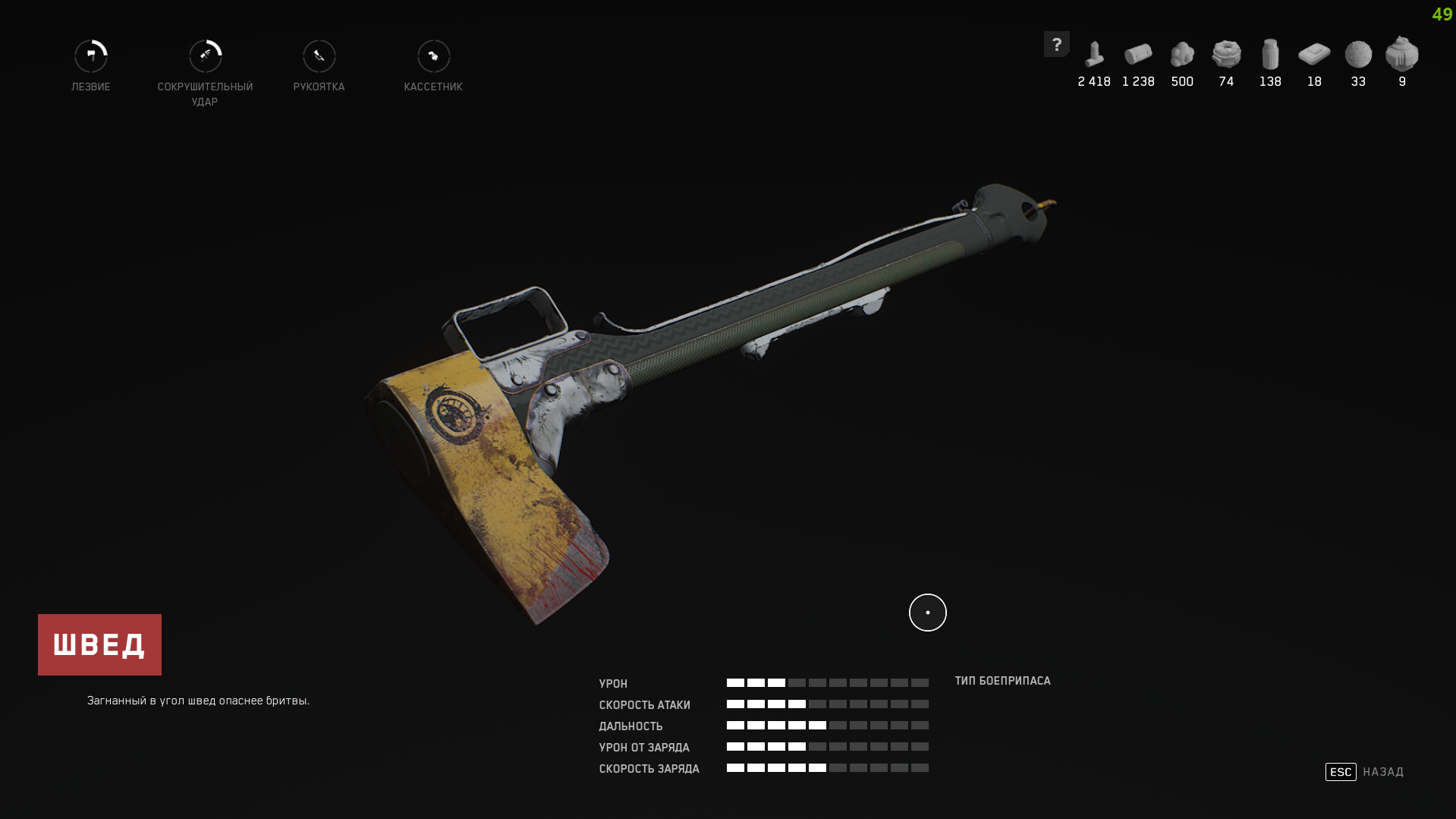Select the Лезвие upgrade category
Screen dimensions: 1456x819
pos(91,57)
